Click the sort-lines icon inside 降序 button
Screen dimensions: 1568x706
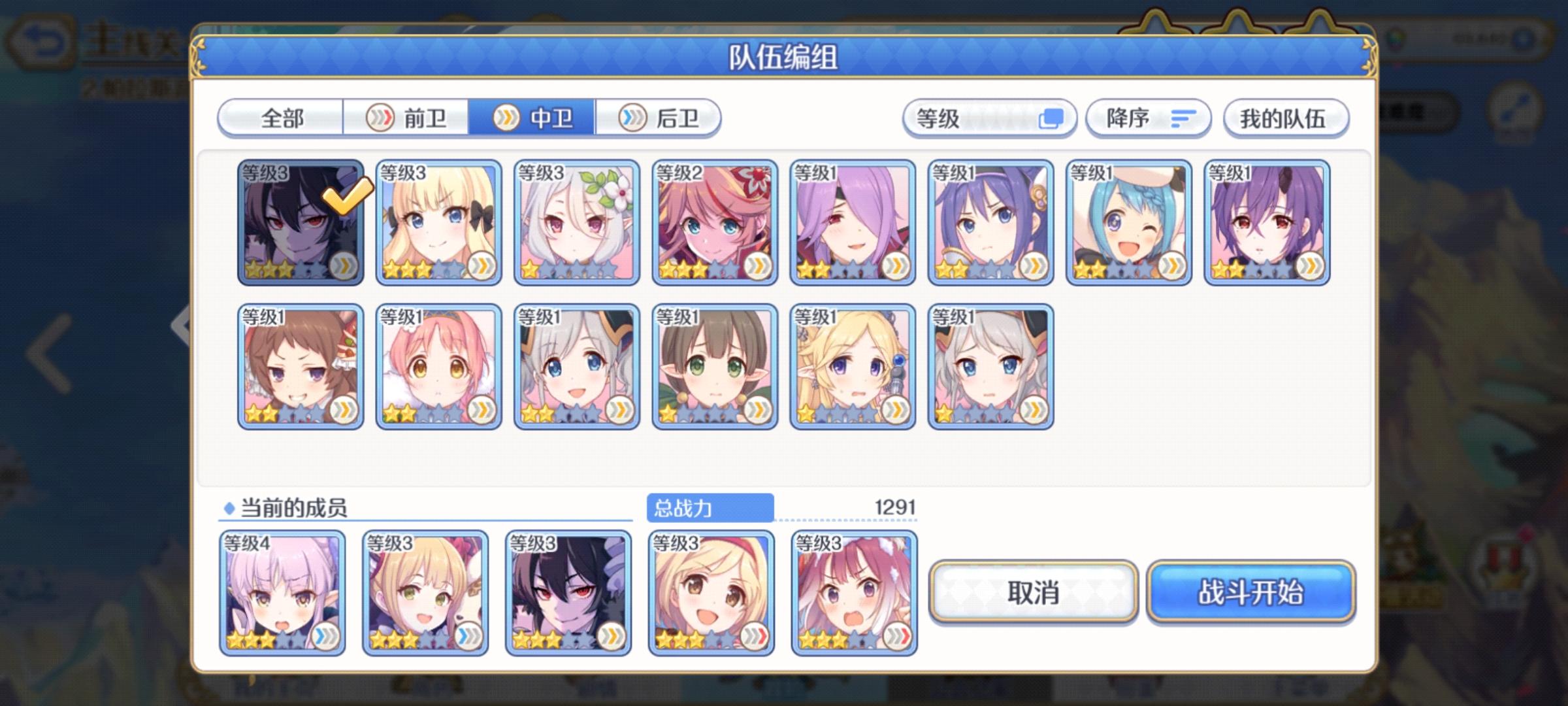(1184, 118)
